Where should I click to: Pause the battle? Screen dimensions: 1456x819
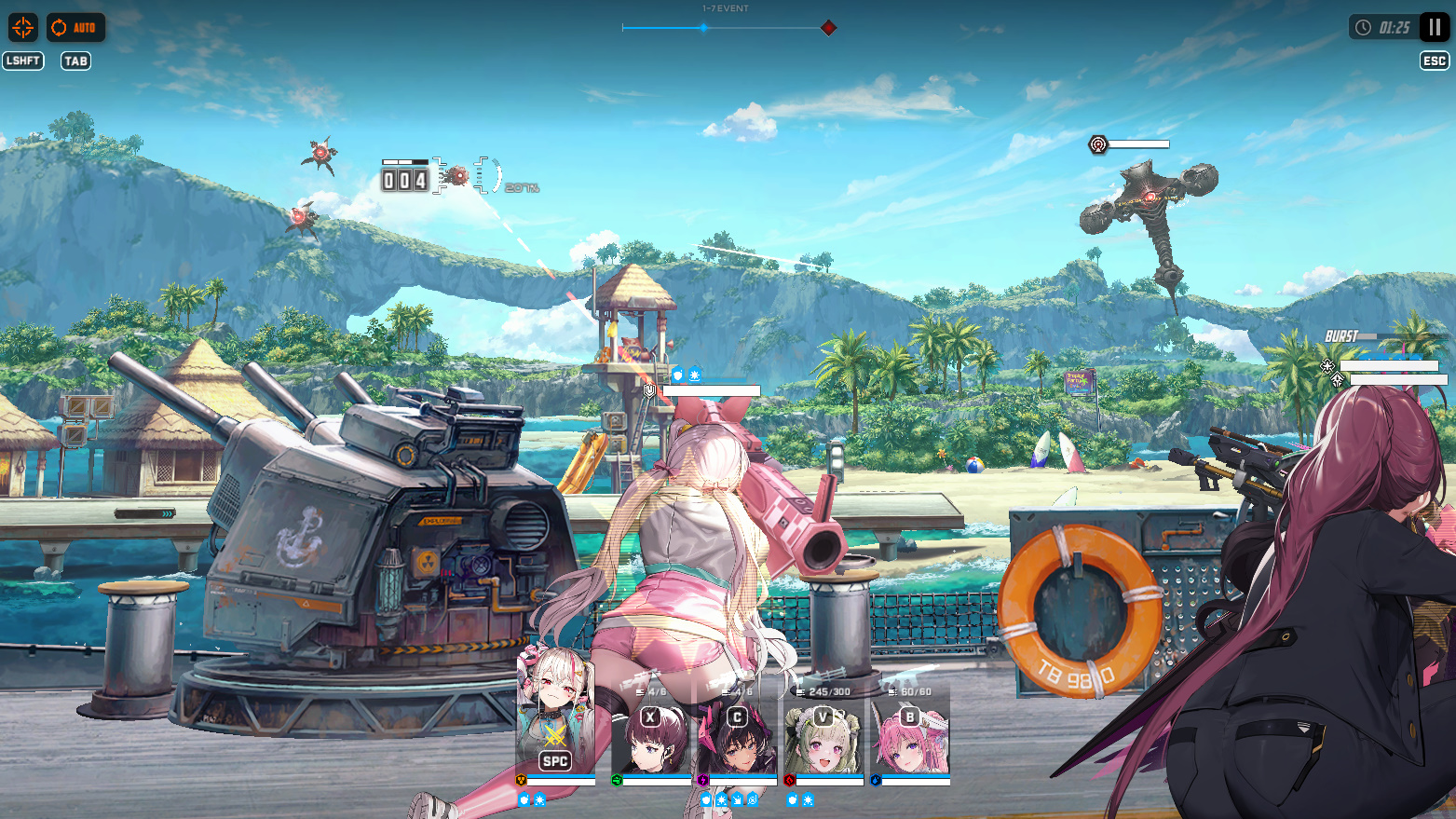coord(1435,27)
